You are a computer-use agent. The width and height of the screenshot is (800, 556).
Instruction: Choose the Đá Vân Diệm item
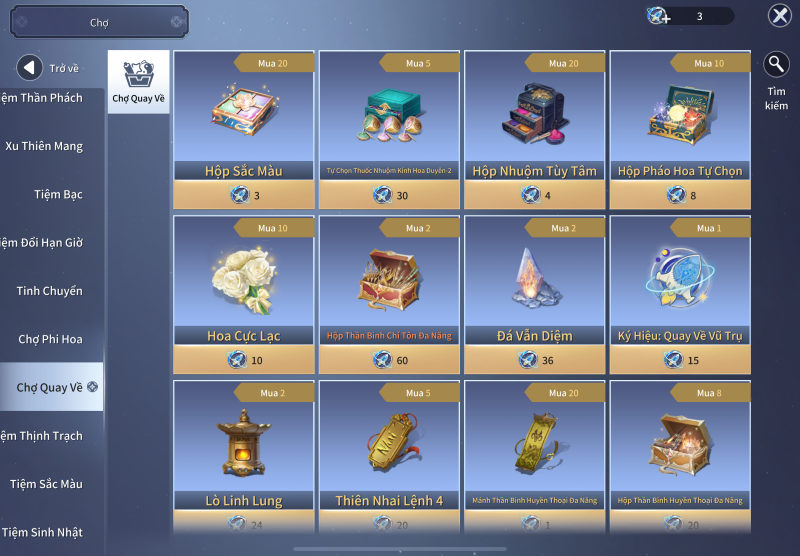tap(534, 283)
